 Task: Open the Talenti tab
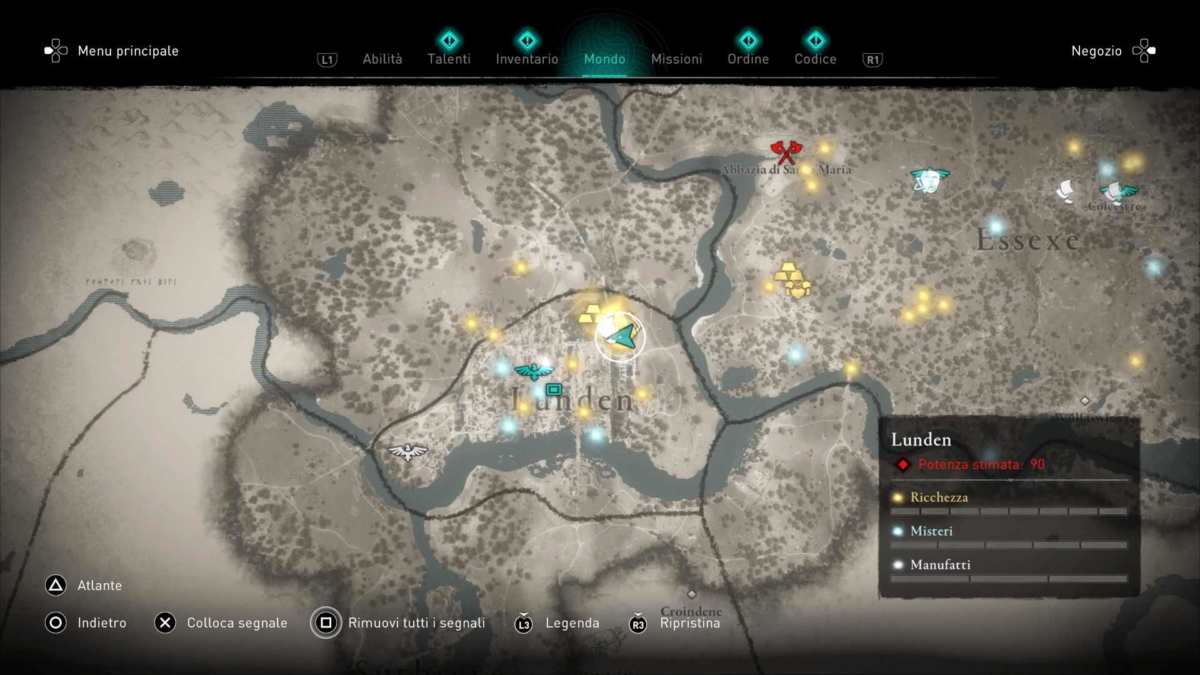(x=449, y=59)
